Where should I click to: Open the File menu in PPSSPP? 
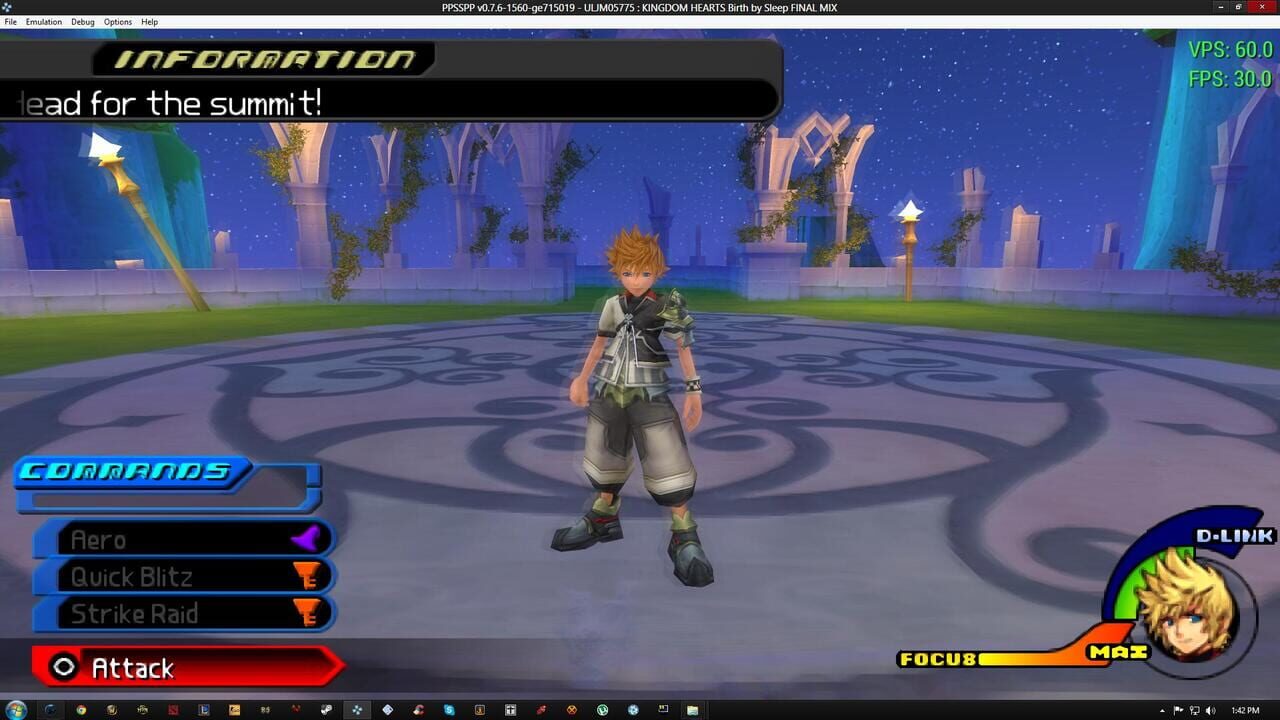[10, 22]
